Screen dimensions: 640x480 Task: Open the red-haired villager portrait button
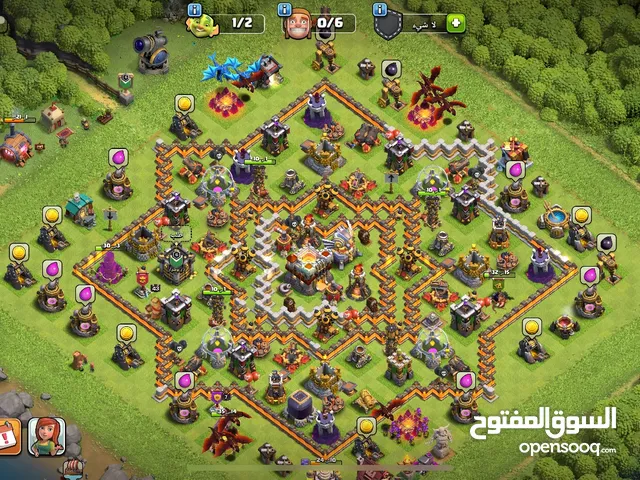46,435
